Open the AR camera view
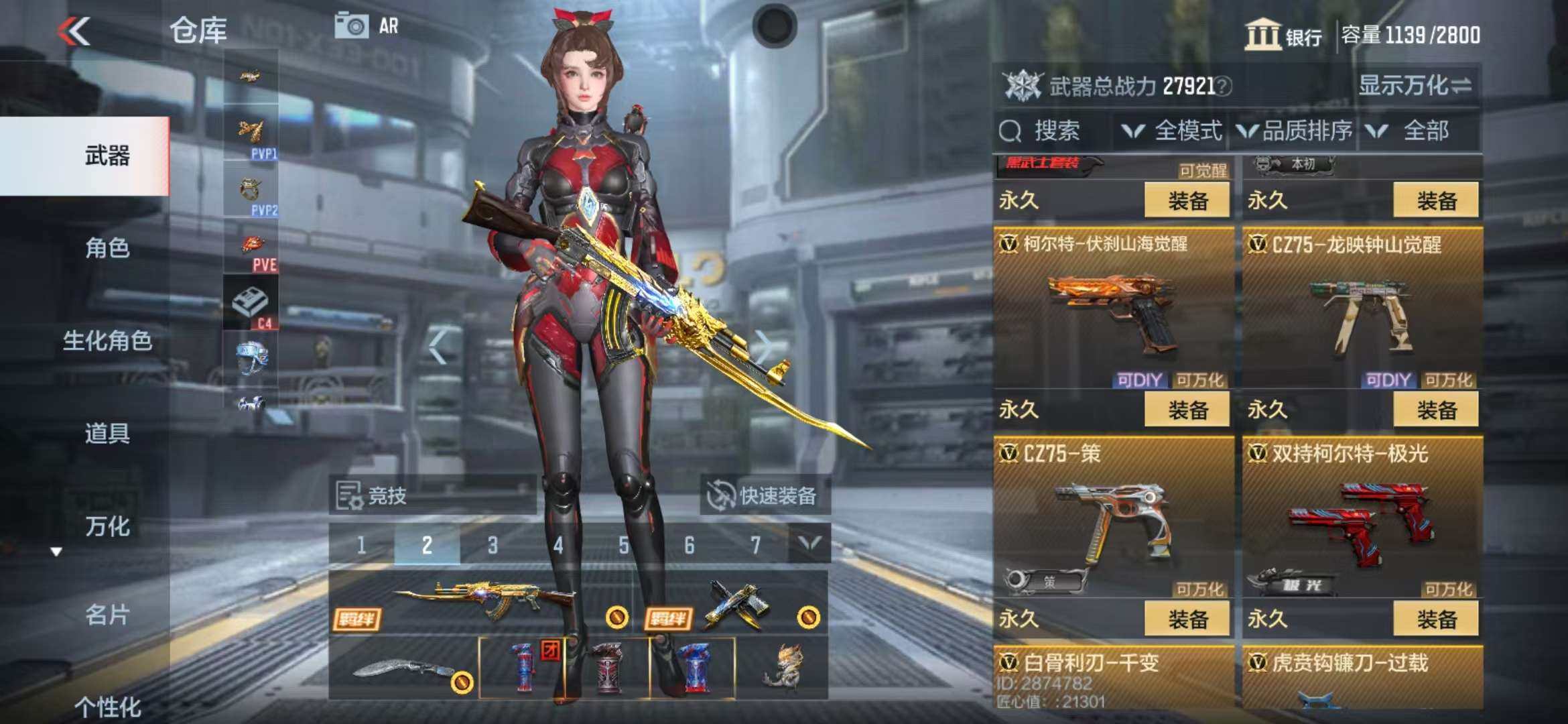The image size is (1568, 724). (x=367, y=27)
